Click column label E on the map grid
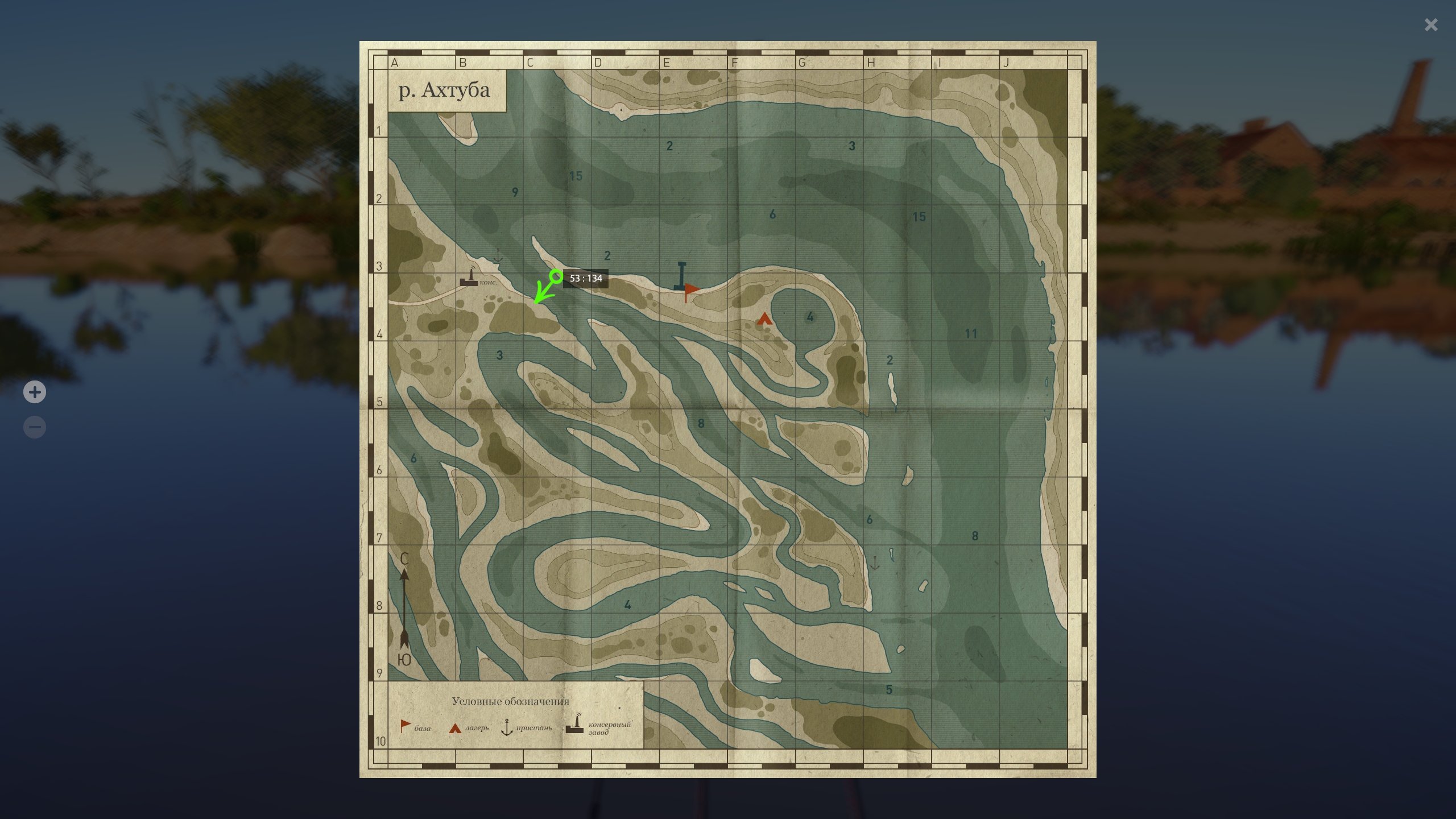Viewport: 1456px width, 819px height. (667, 63)
